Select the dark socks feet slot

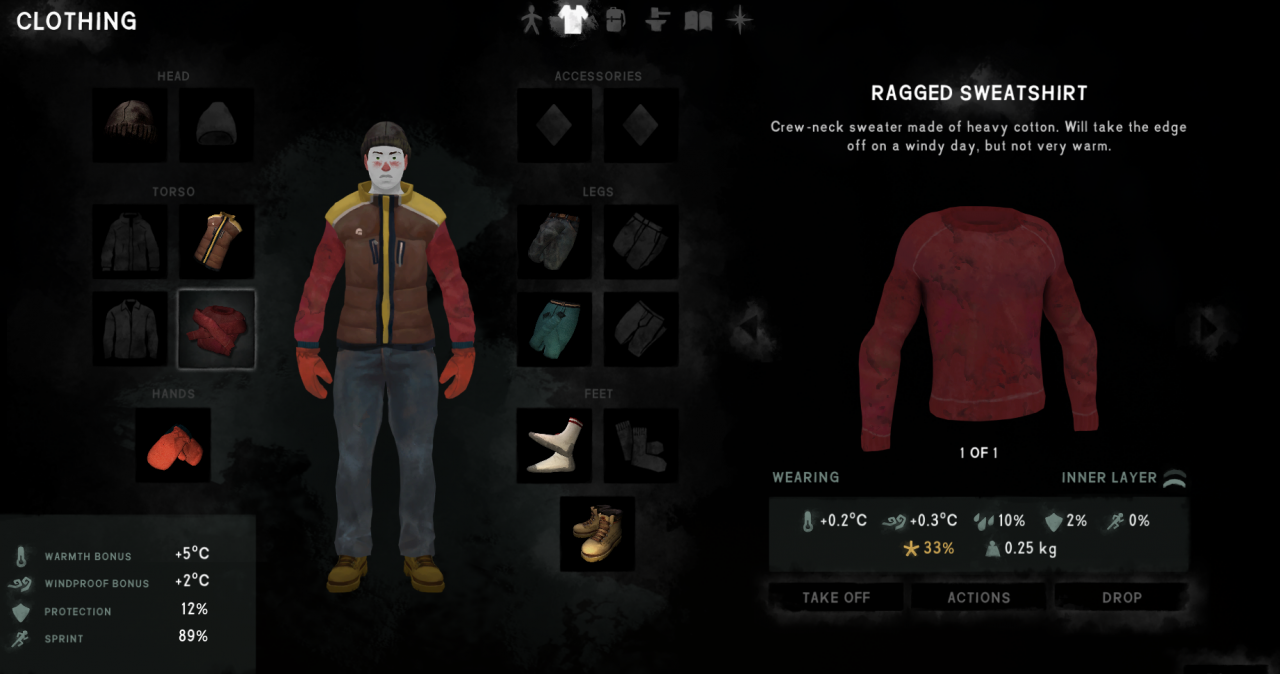point(641,445)
